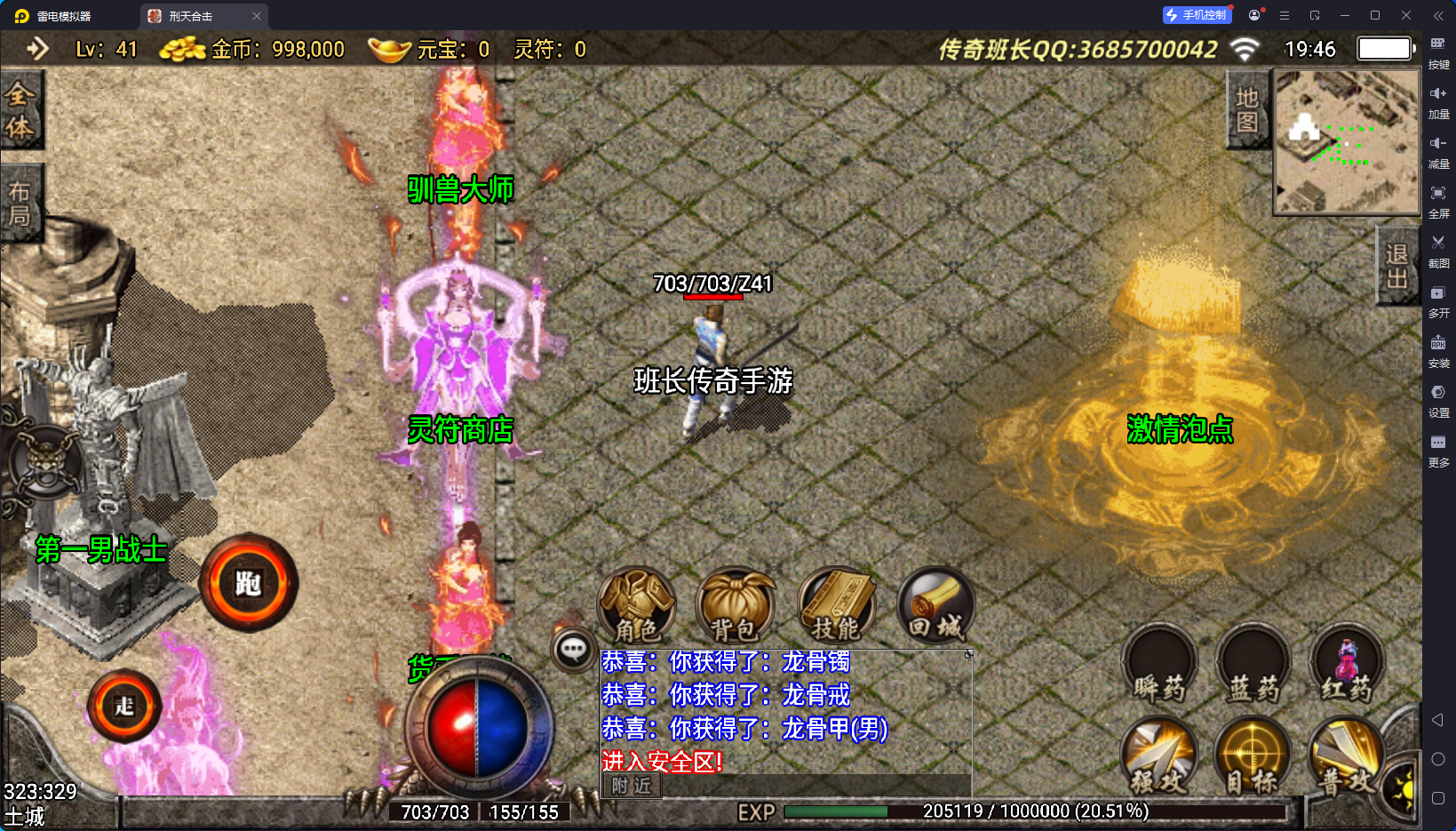Toggle the 跑 run movement button
1456x831 pixels.
pos(249,583)
